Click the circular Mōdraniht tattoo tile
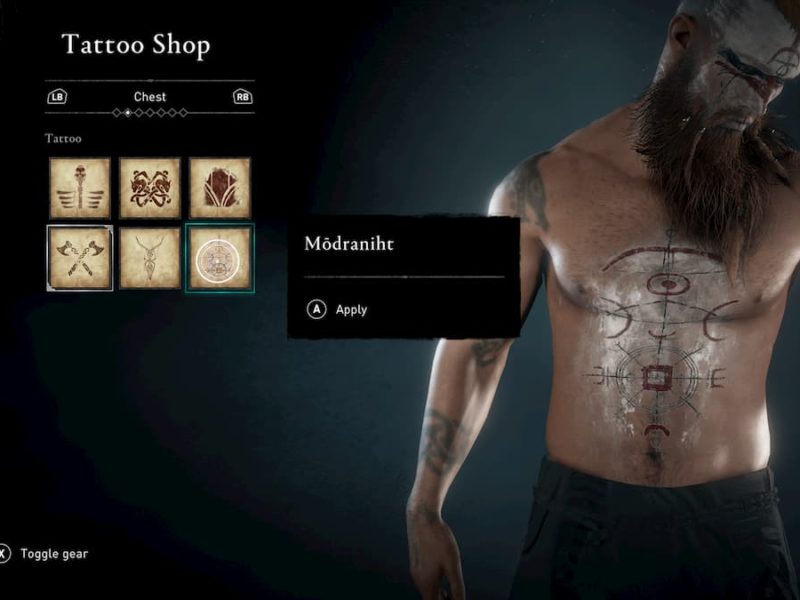 (x=220, y=258)
